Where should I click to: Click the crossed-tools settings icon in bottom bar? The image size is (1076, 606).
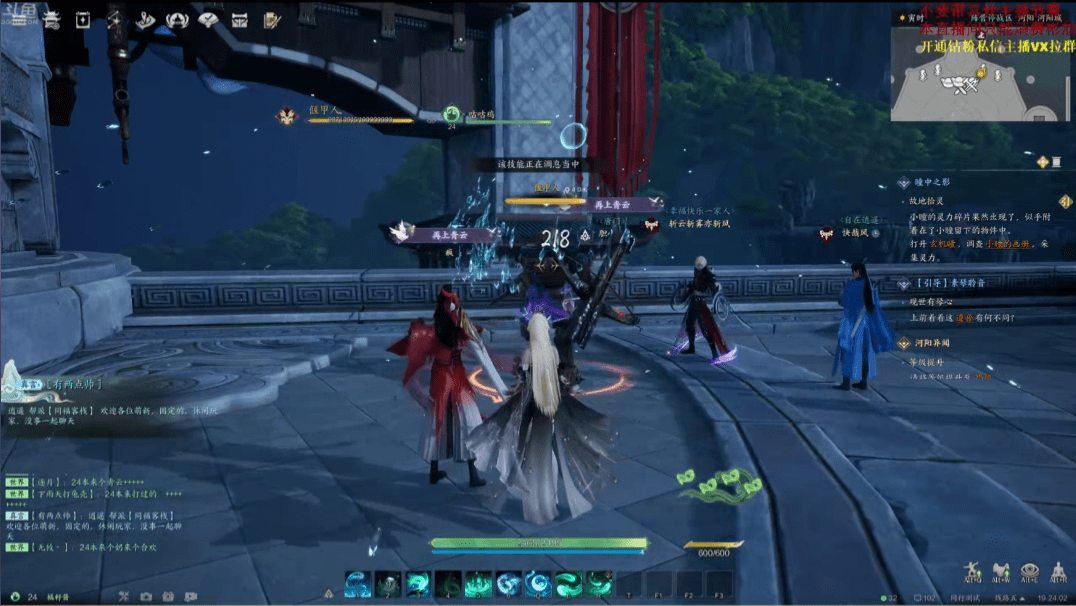[123, 597]
